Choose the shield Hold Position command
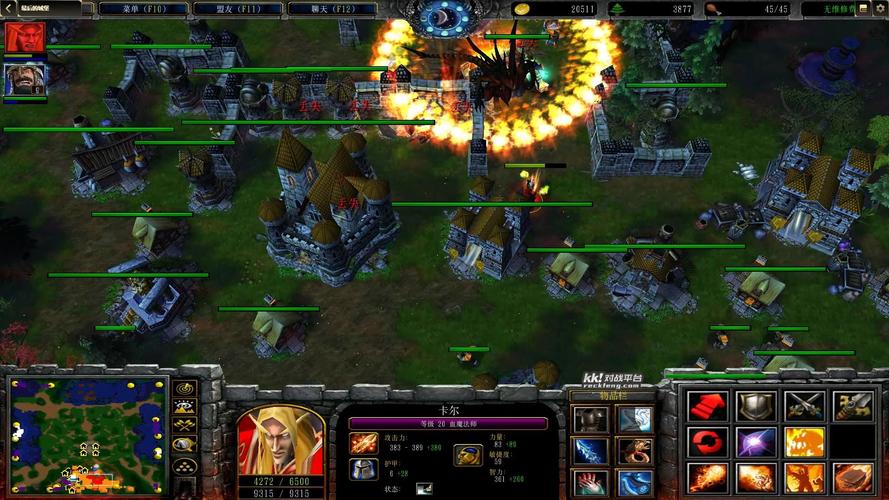Viewport: 889px width, 500px height. coord(756,405)
